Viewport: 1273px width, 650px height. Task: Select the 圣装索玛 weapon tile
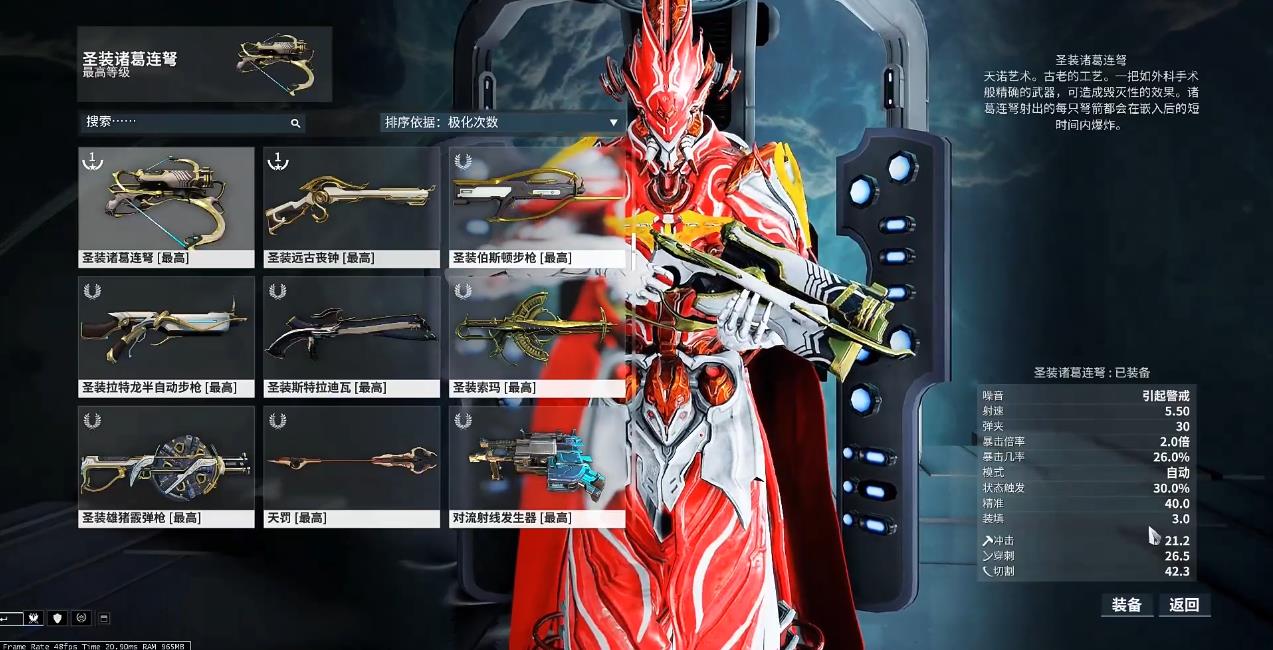tap(536, 336)
